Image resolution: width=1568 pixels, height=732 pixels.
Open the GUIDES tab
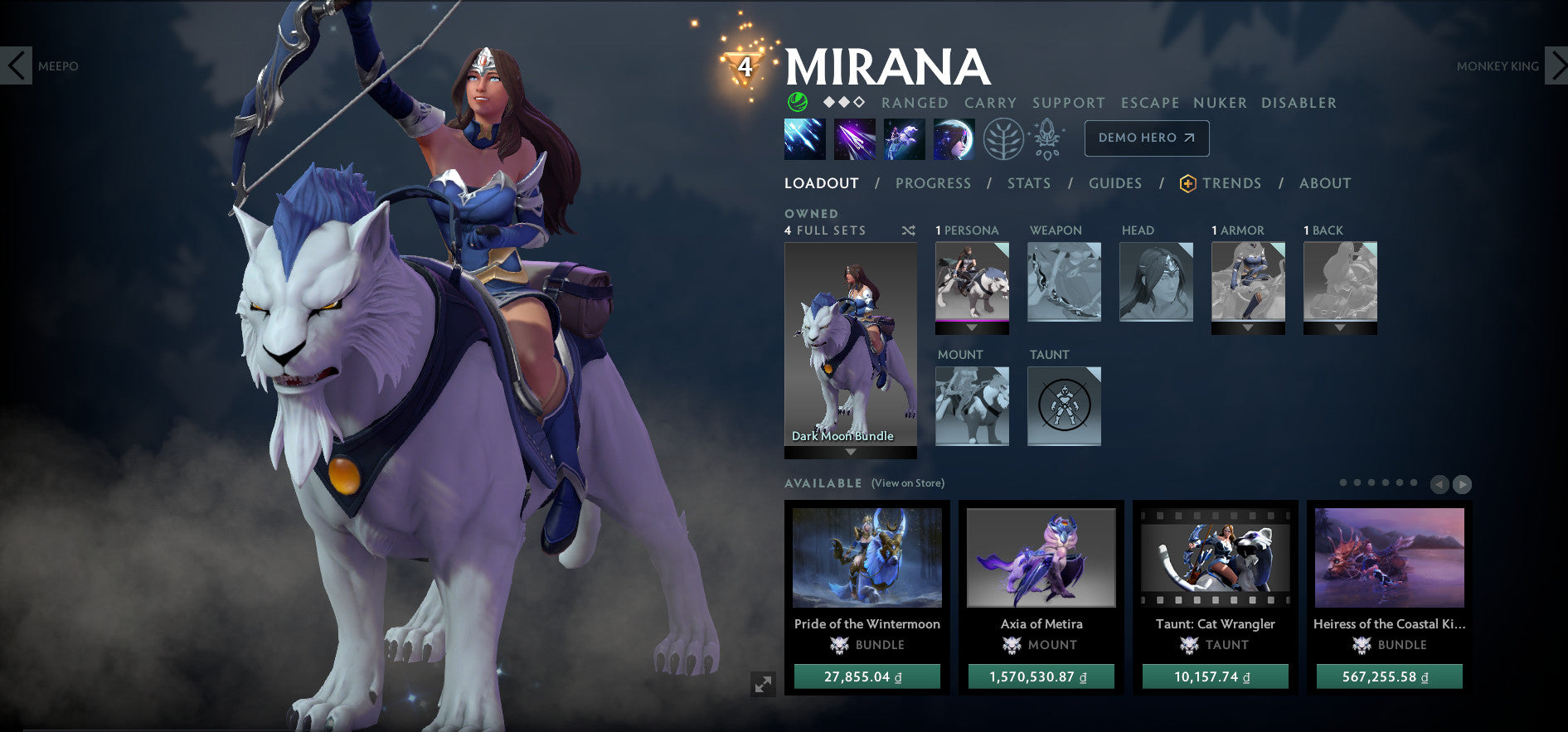1115,183
